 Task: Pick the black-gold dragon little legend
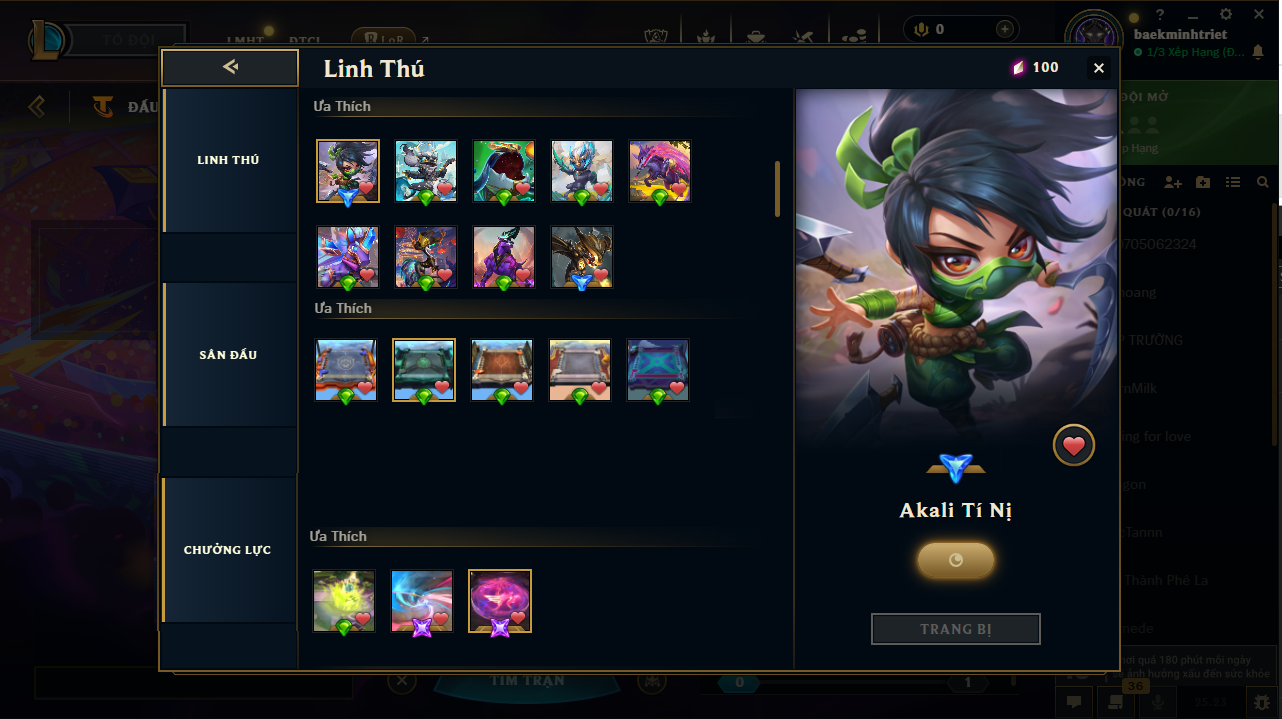click(581, 256)
